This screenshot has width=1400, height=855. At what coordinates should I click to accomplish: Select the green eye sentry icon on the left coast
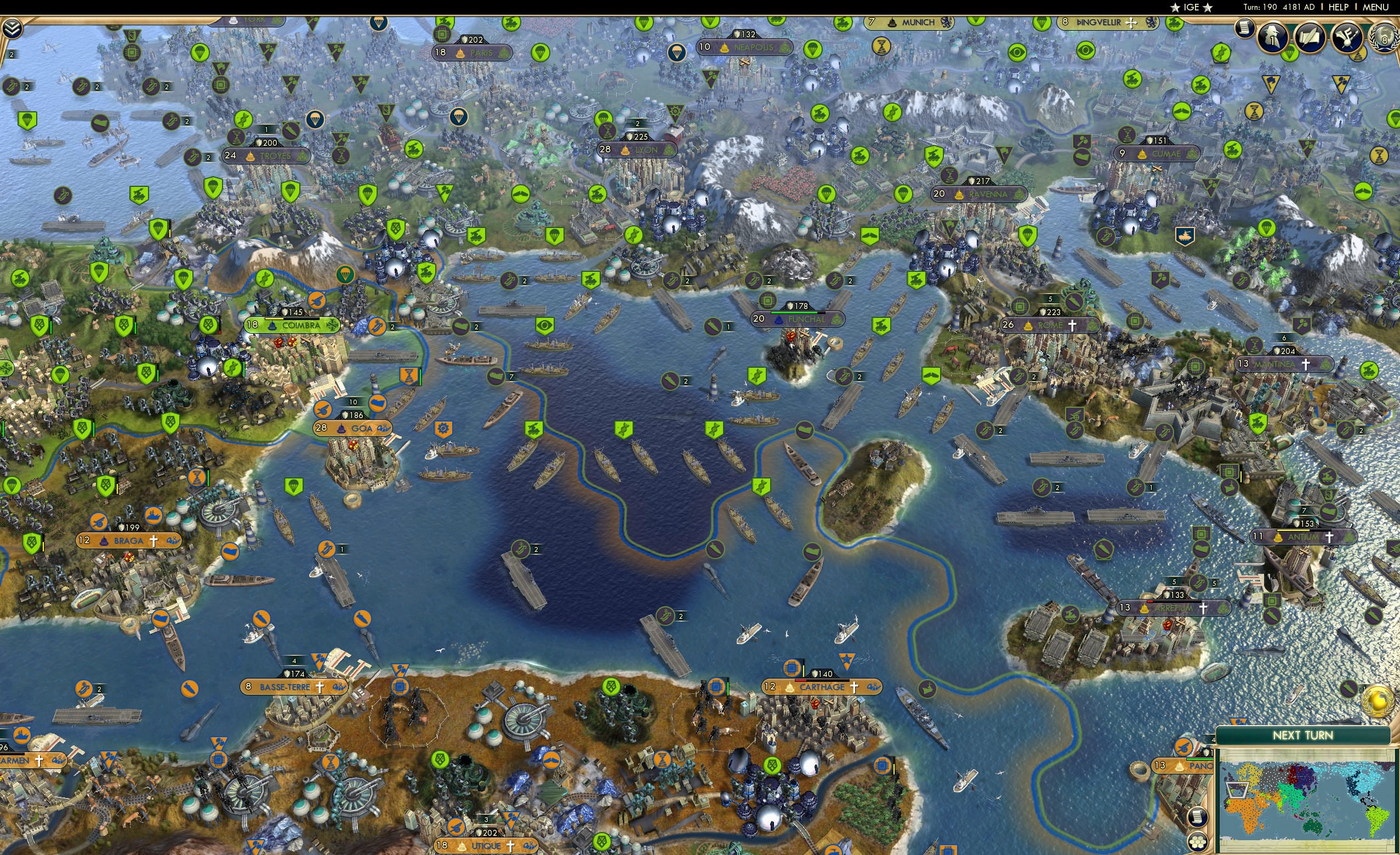point(545,326)
